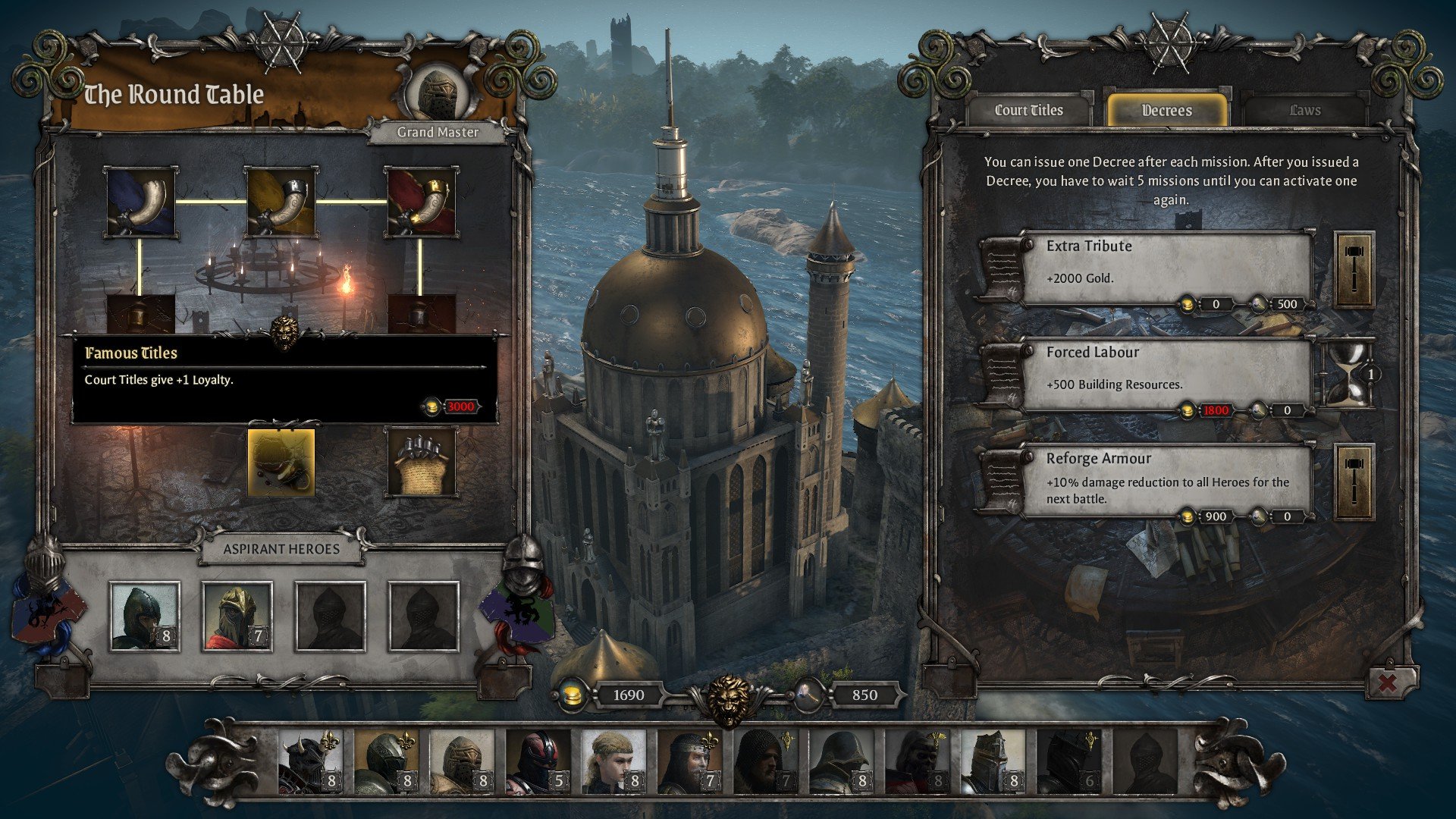Select the level 8 aspirant hero
The image size is (1456, 819).
coord(144,617)
